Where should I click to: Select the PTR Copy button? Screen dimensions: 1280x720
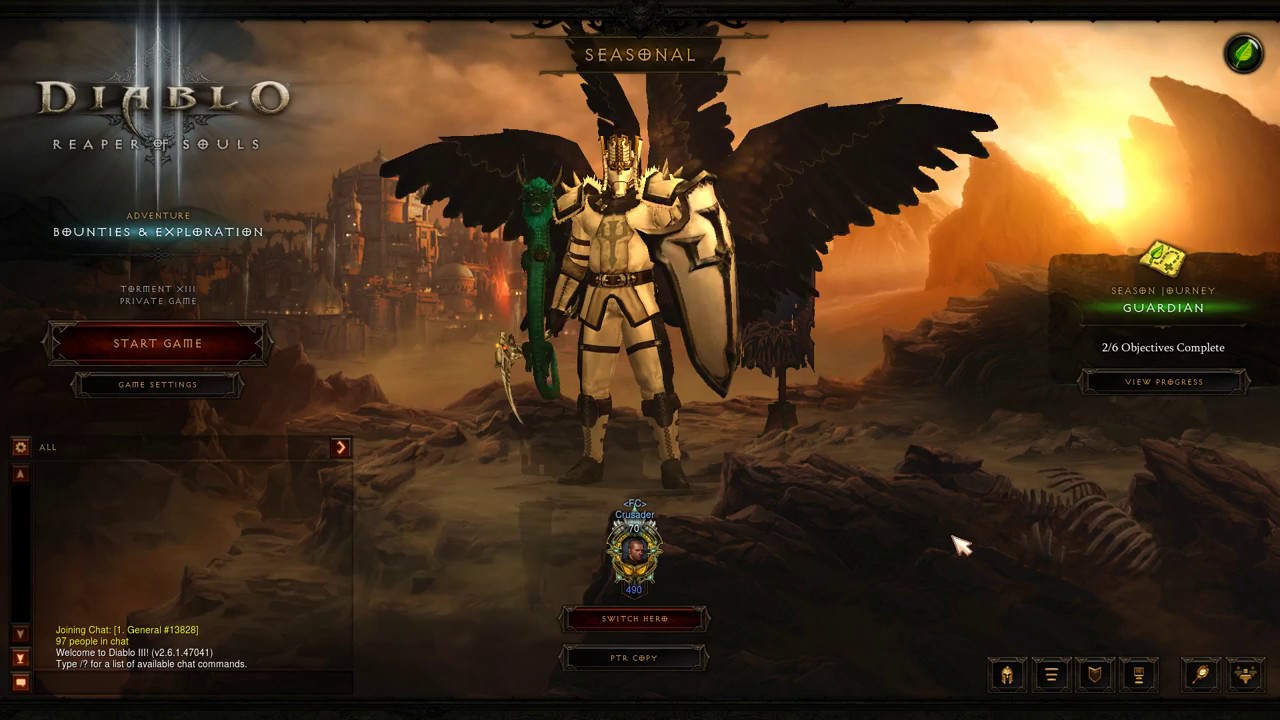pyautogui.click(x=634, y=658)
